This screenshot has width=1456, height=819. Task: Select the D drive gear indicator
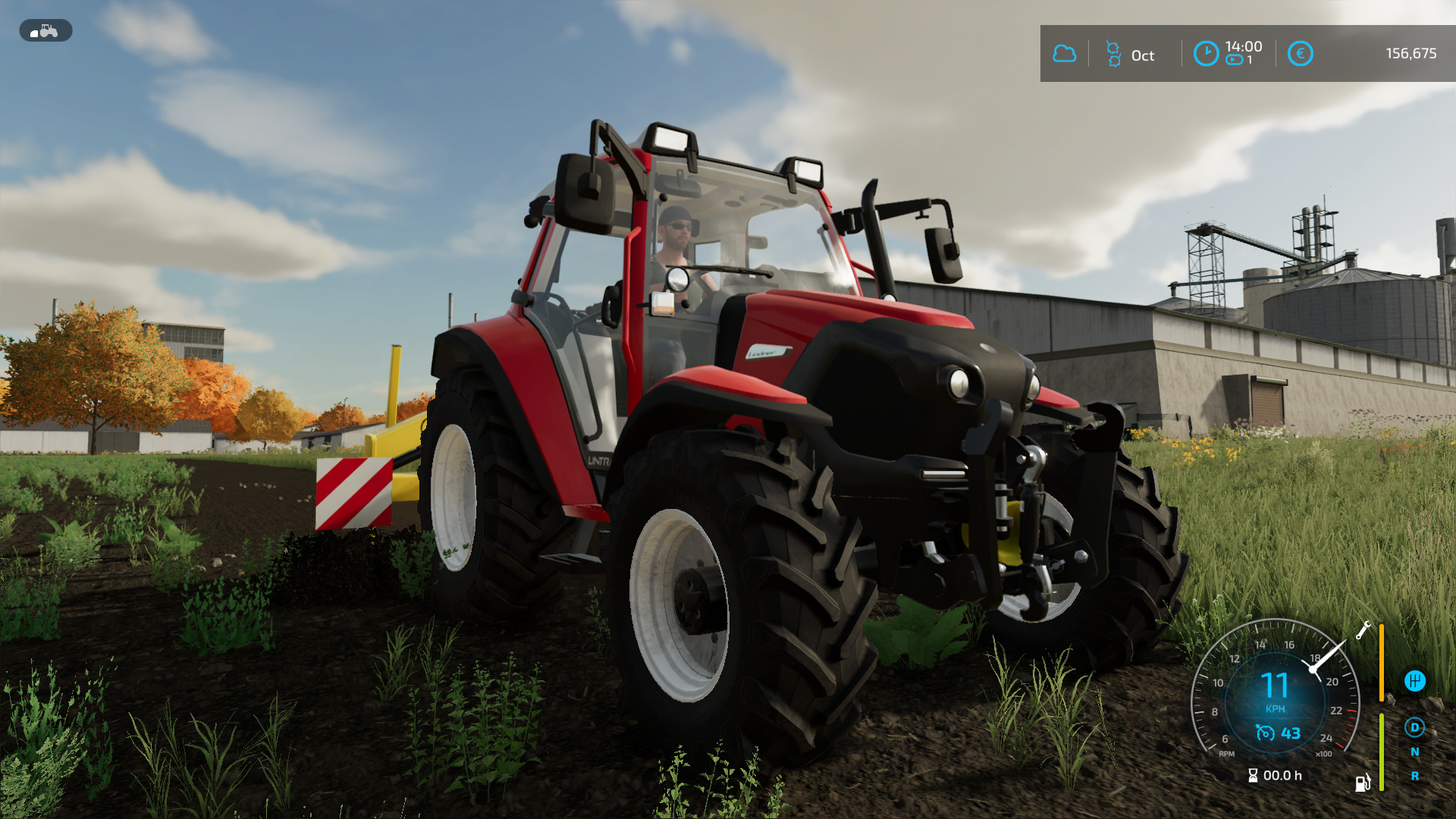(x=1415, y=729)
